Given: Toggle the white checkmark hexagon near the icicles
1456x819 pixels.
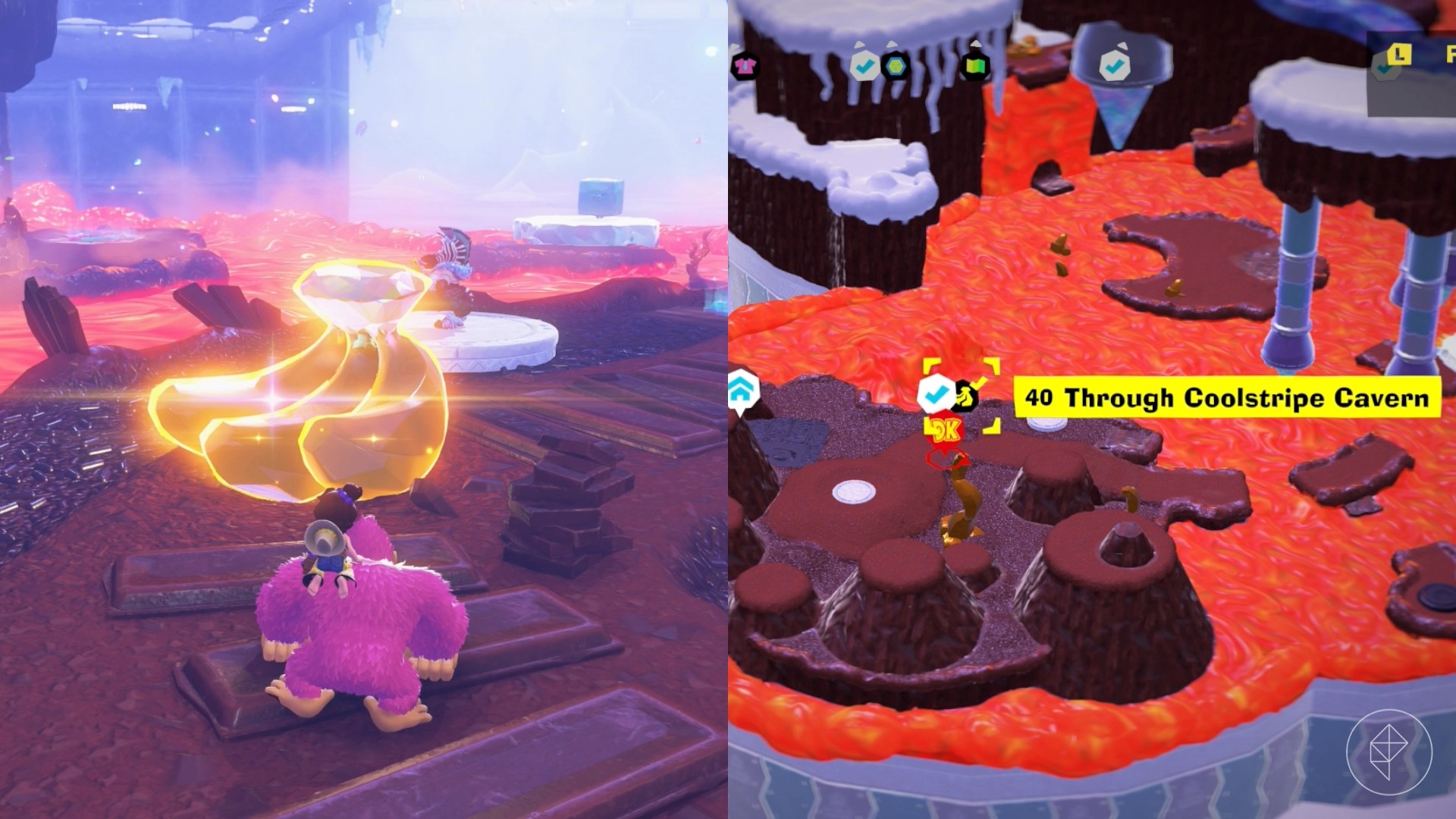Looking at the screenshot, I should coord(864,64).
